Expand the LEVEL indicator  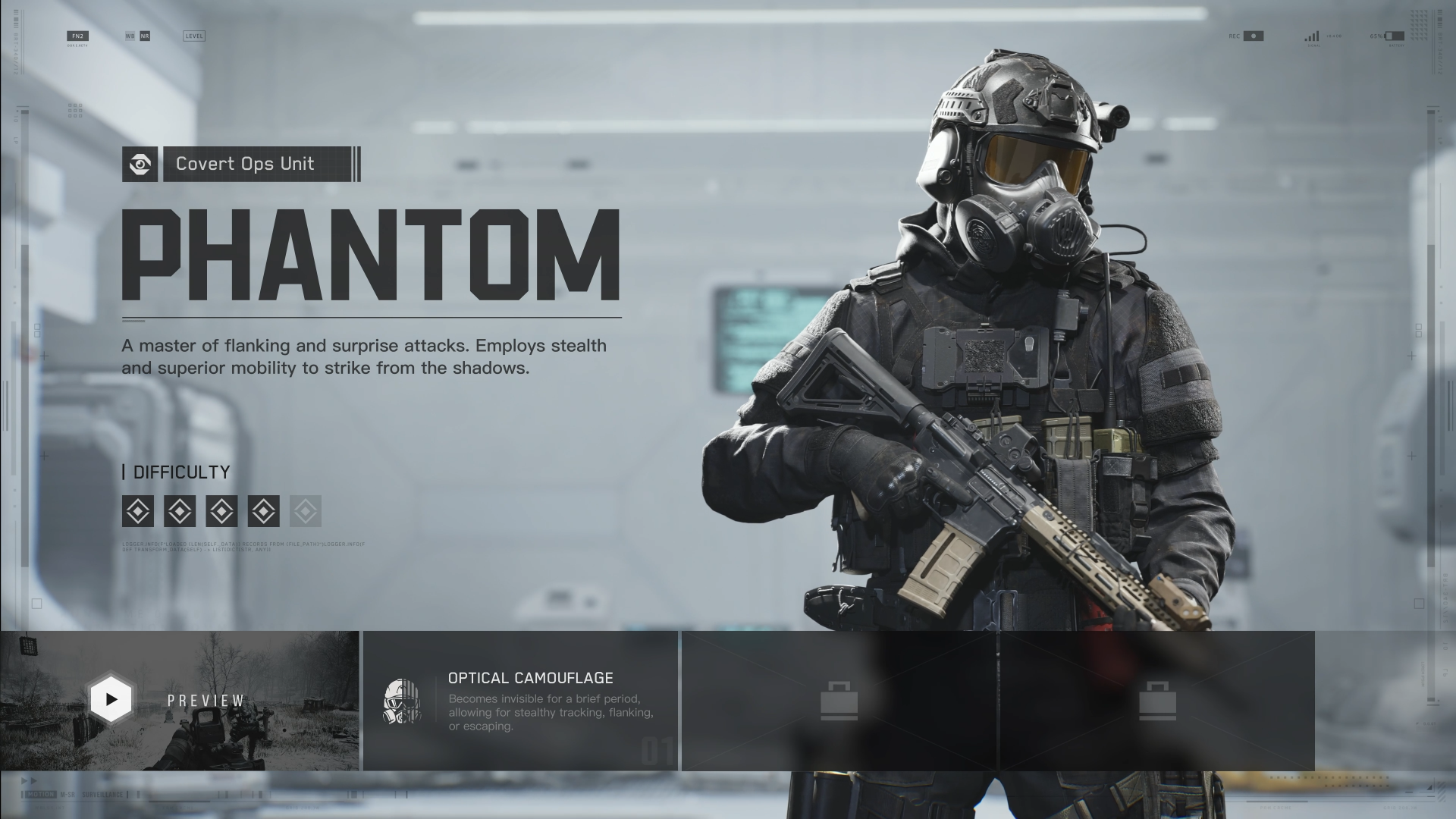(193, 36)
